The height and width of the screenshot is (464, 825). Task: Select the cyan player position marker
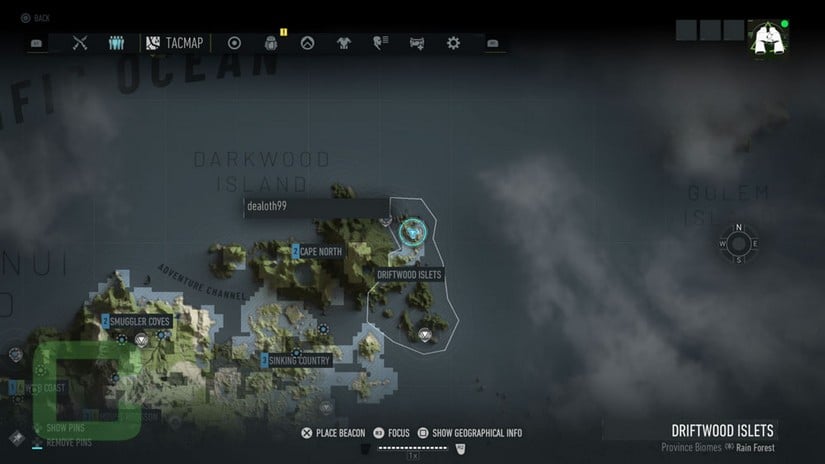pyautogui.click(x=410, y=233)
